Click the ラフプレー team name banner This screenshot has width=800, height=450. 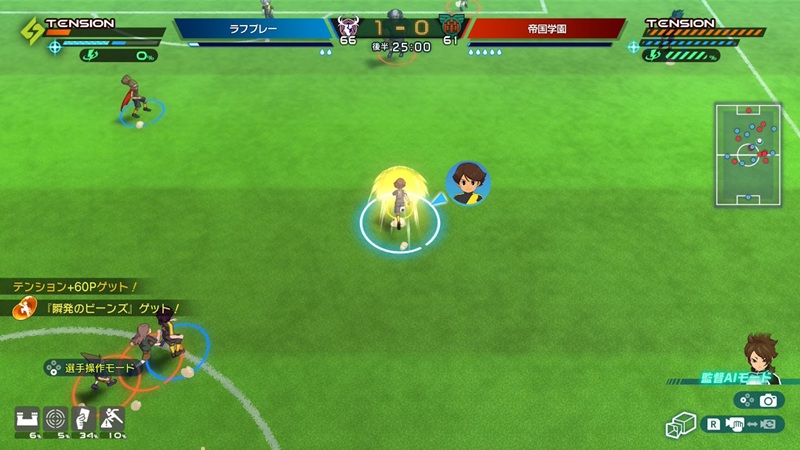(x=253, y=30)
